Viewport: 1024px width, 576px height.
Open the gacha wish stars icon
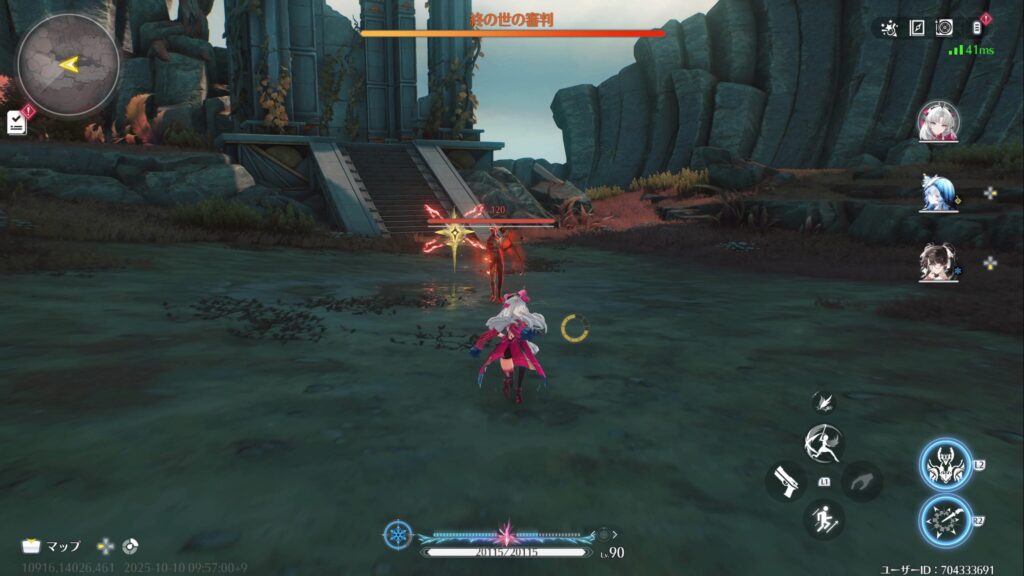click(x=889, y=28)
